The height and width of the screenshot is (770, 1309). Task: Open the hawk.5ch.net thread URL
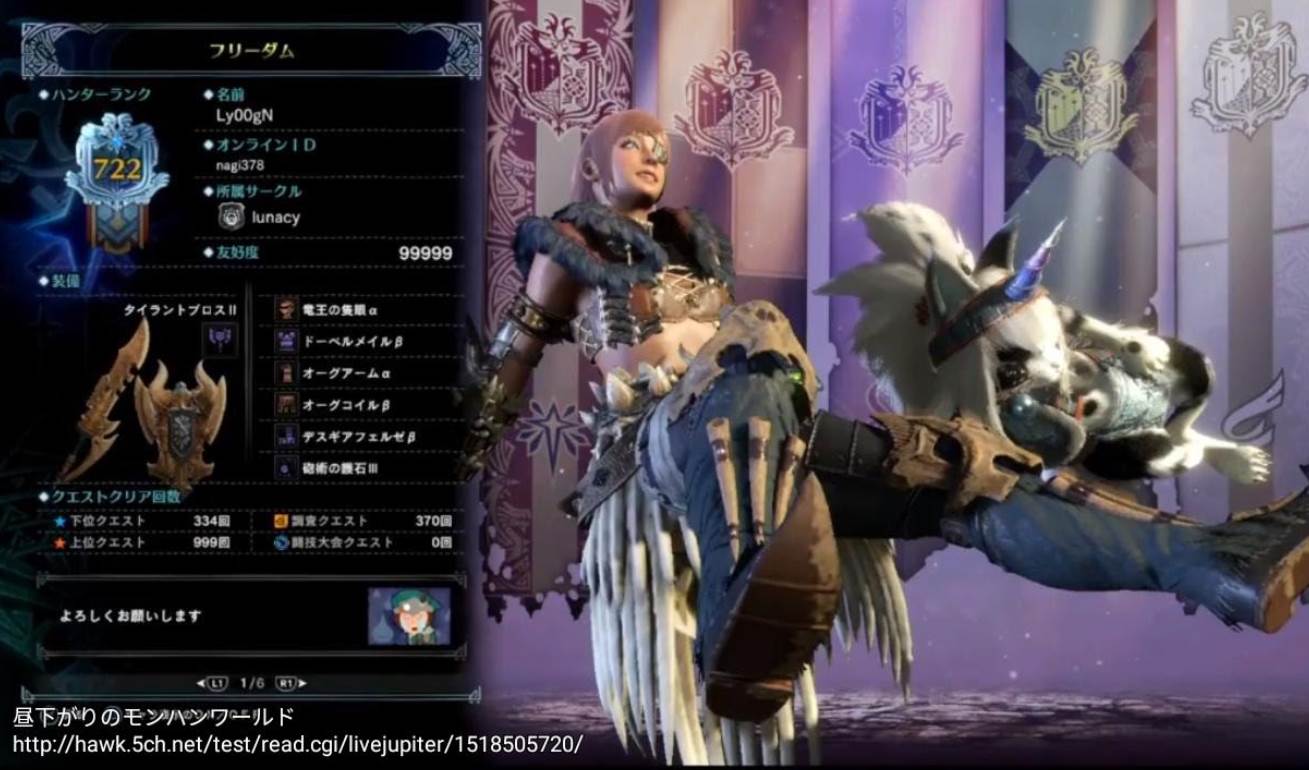[297, 746]
